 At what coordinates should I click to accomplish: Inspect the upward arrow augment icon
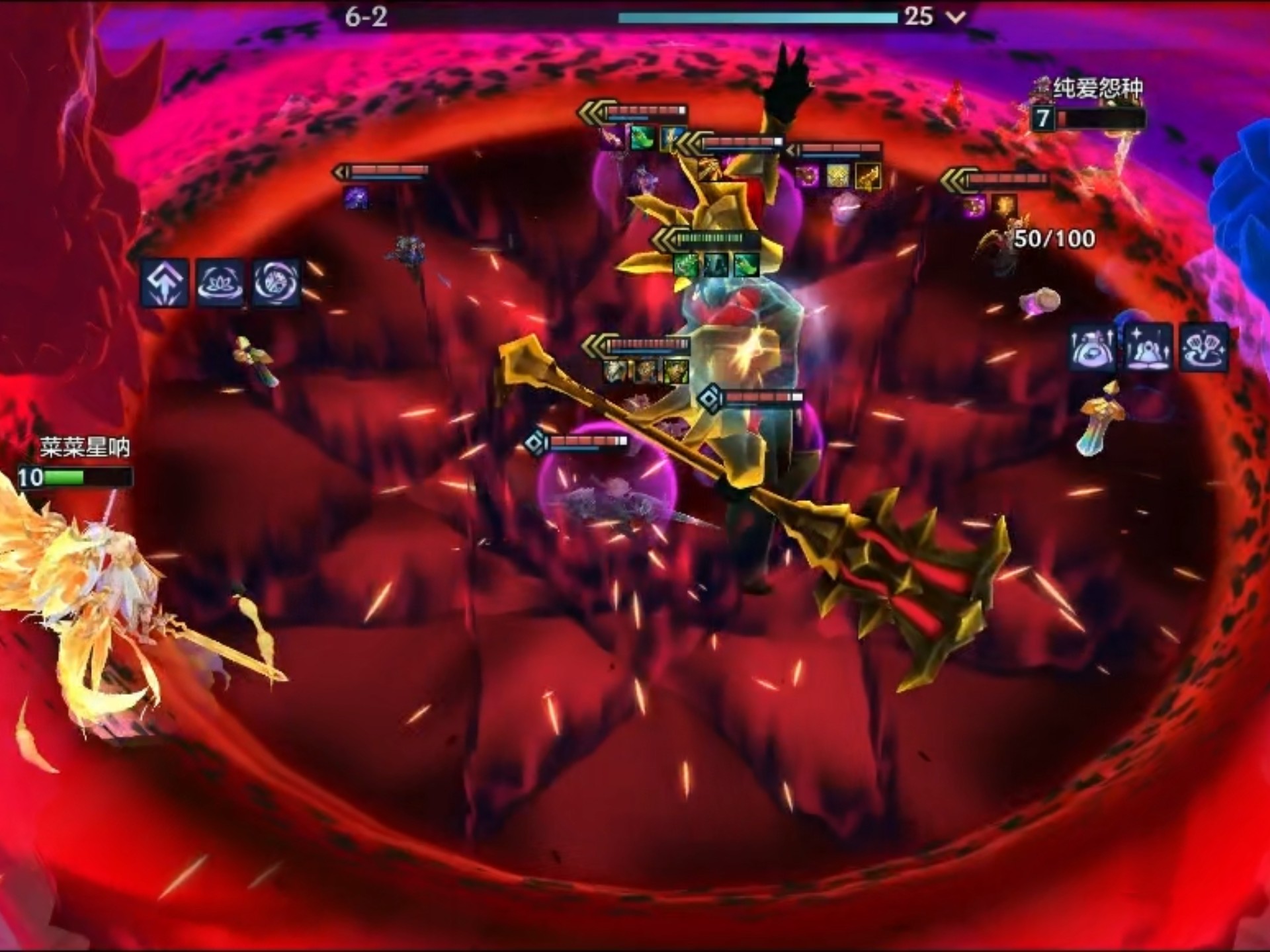click(x=165, y=283)
